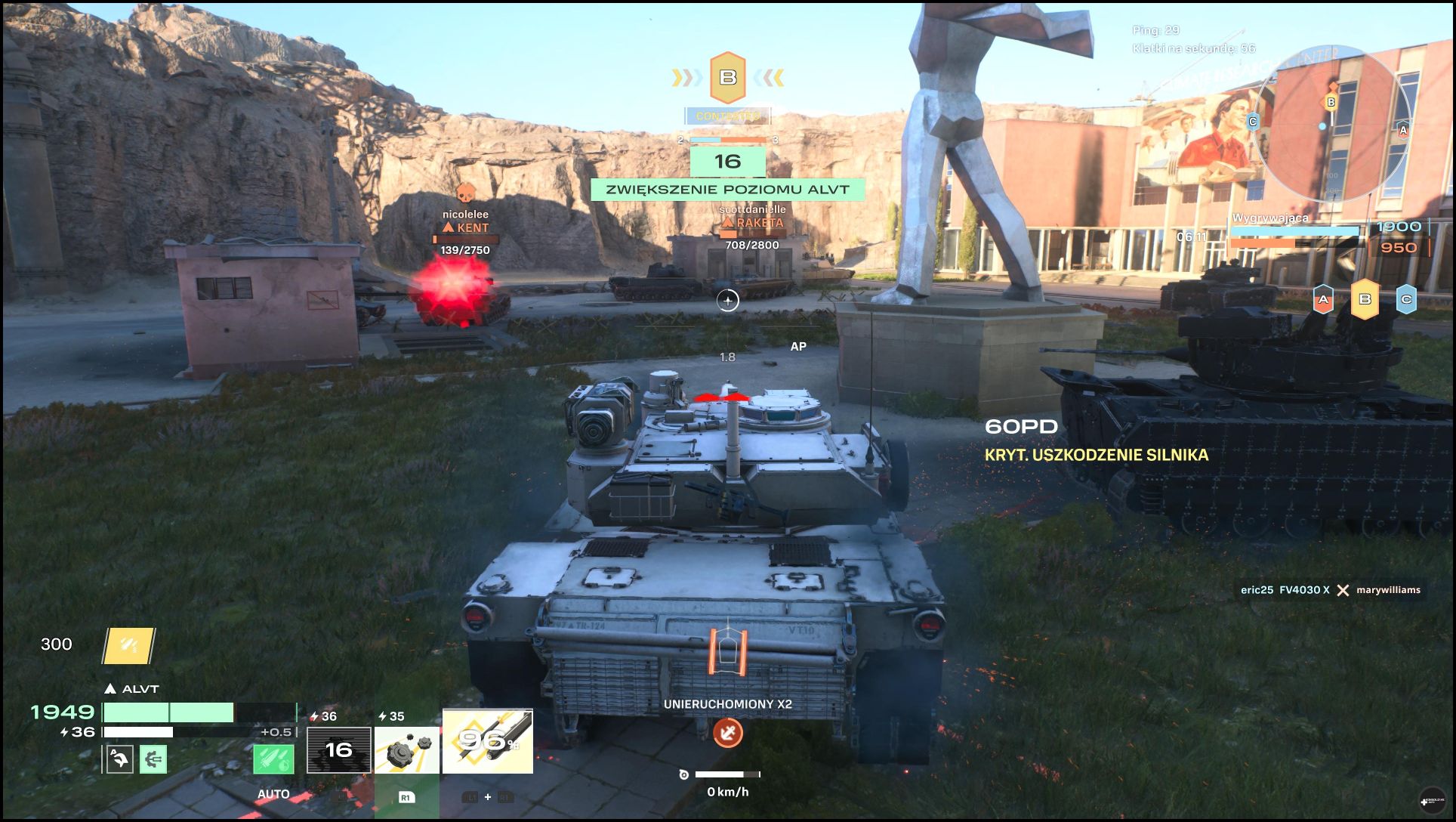Select capture point A hexagon indicator
The image size is (1456, 822).
coord(1323,299)
